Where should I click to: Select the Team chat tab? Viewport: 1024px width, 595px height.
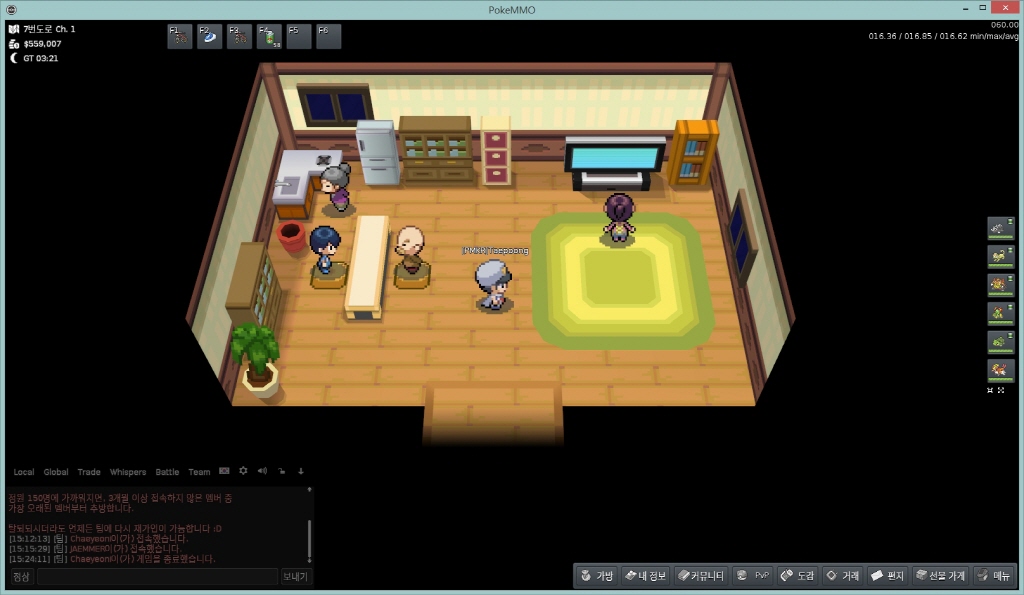tap(199, 472)
